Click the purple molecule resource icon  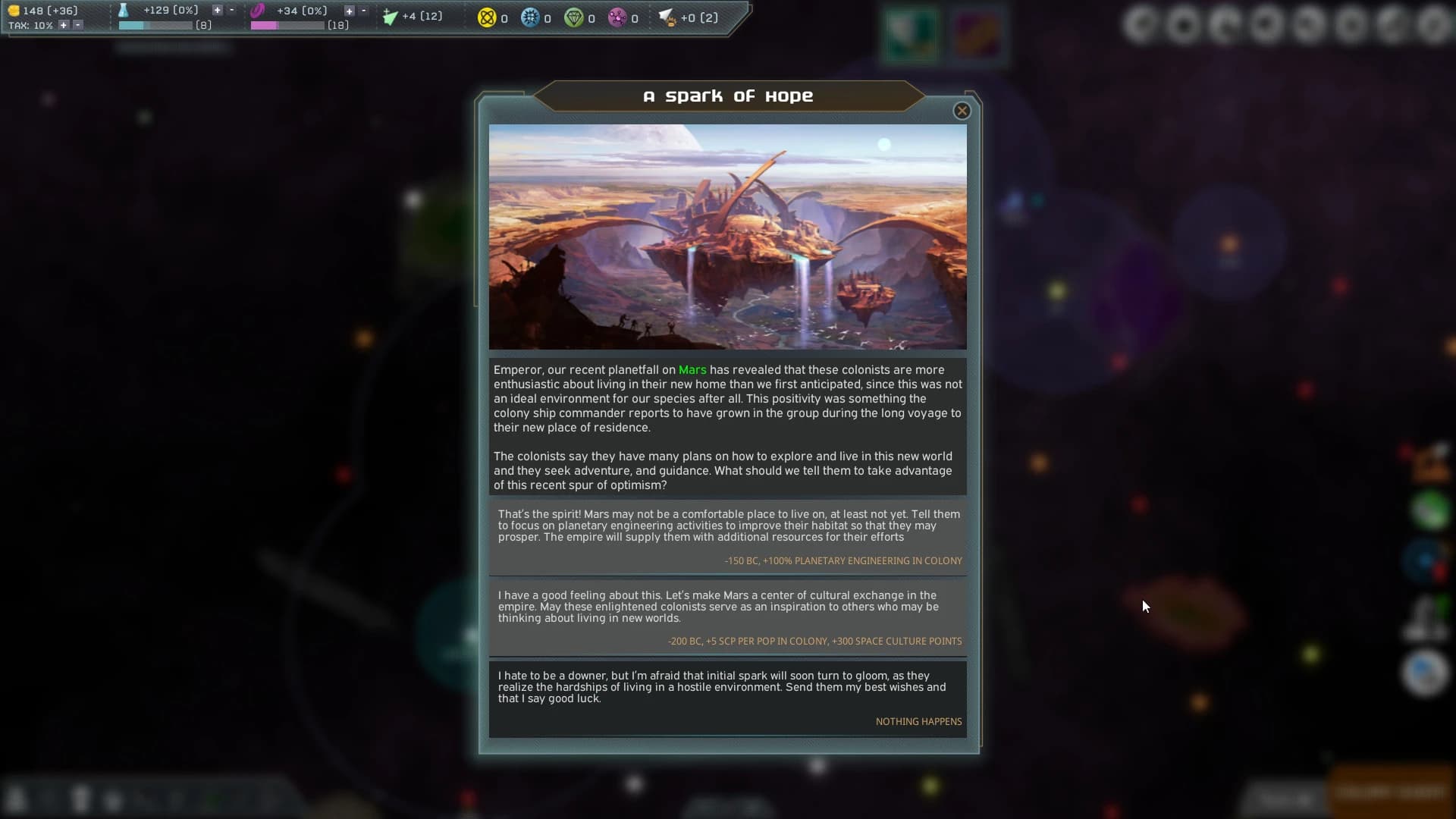[x=618, y=17]
